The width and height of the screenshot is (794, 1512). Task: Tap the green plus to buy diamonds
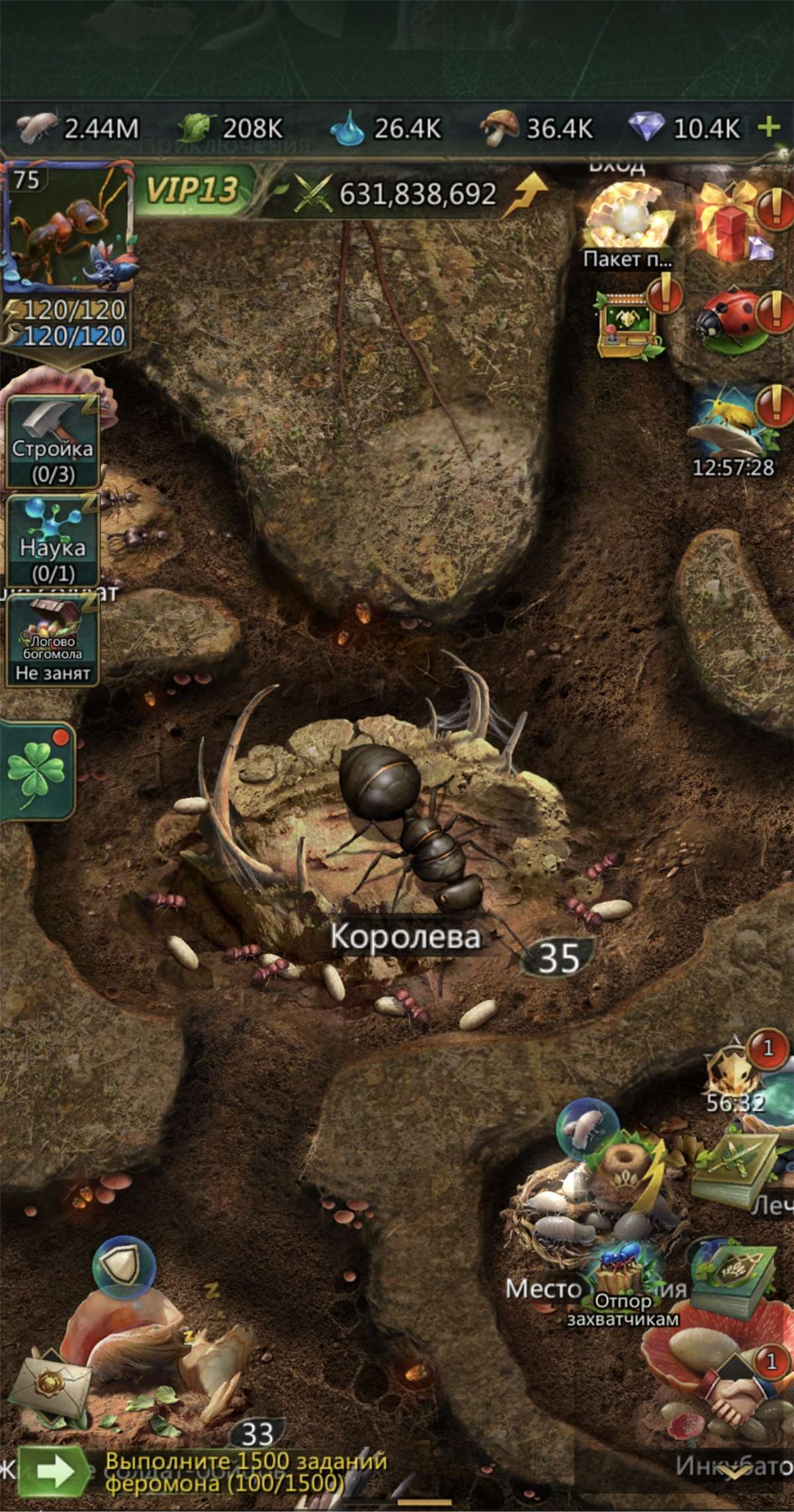tap(768, 126)
